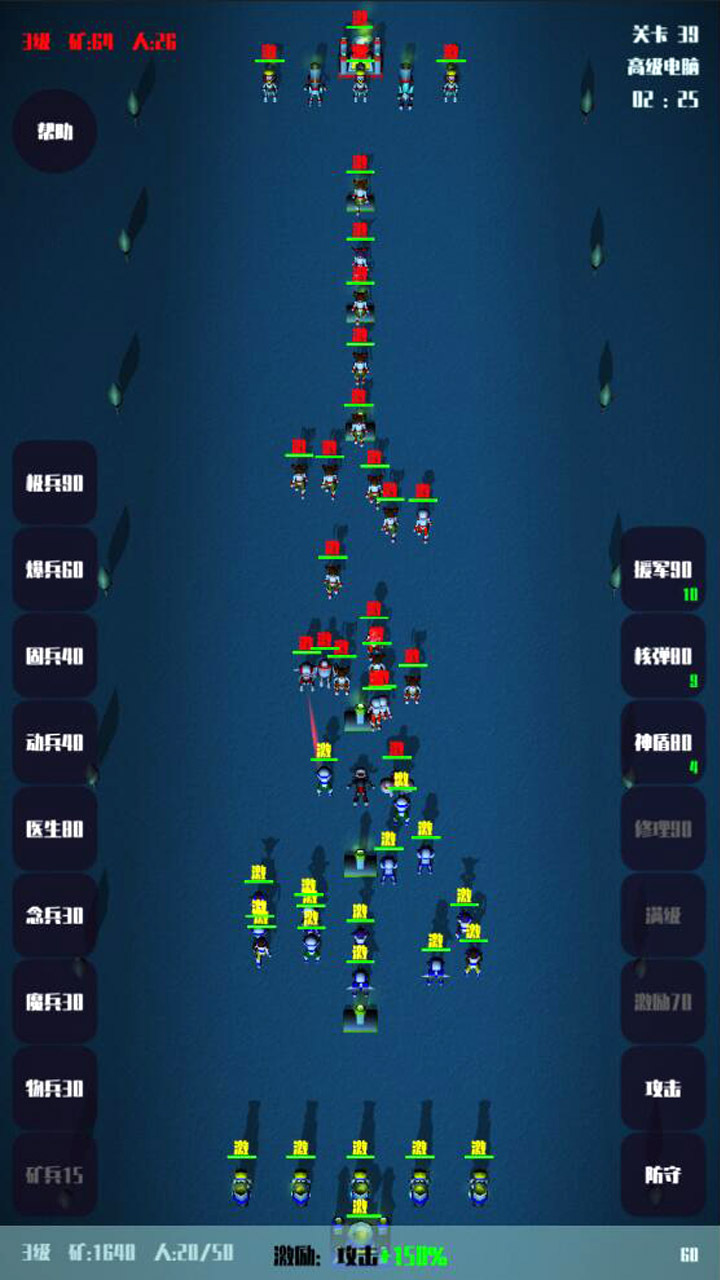Activate the 神盾80 shield skill
720x1280 pixels.
663,743
